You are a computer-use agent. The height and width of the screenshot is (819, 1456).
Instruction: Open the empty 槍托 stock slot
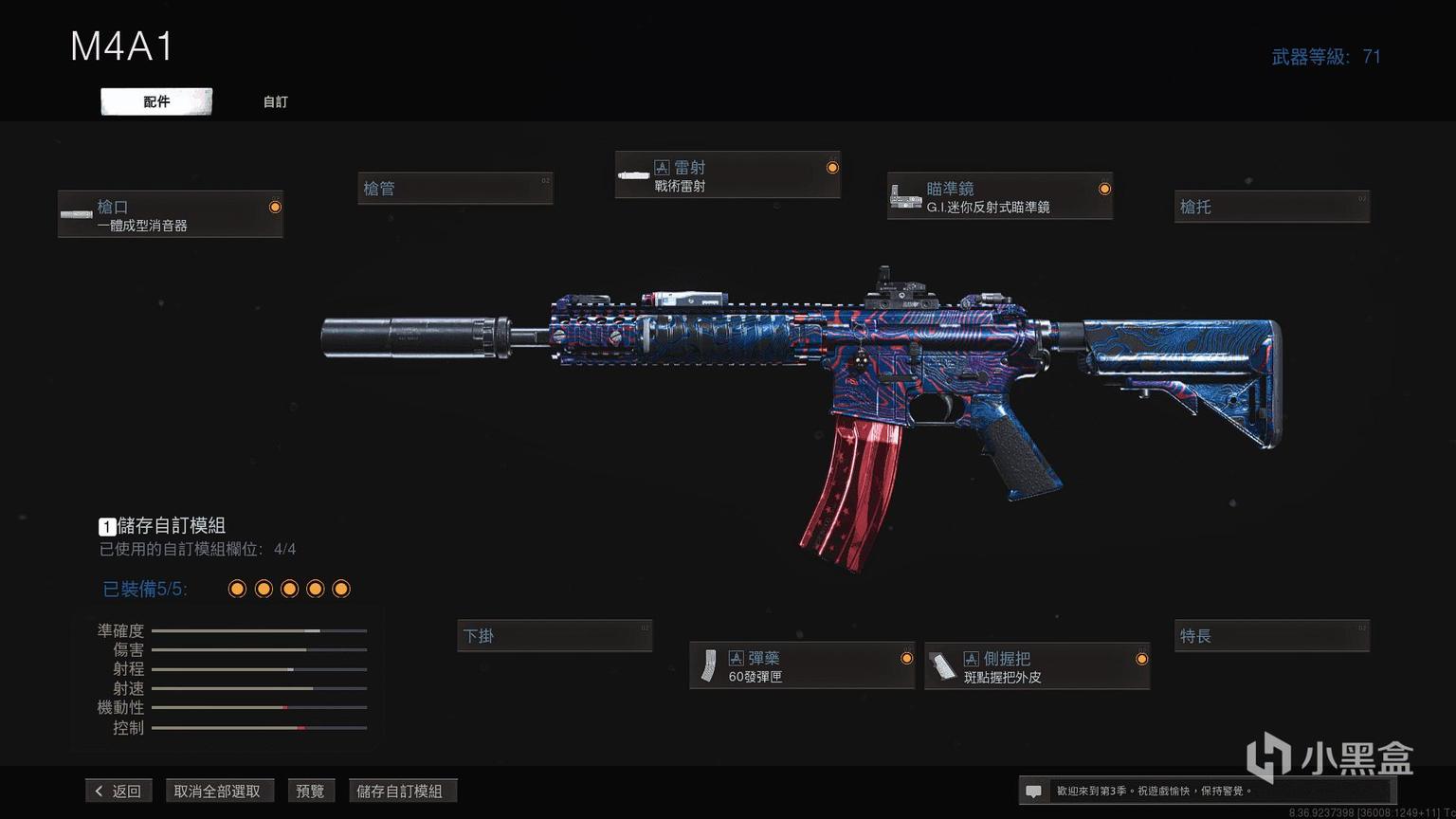click(x=1271, y=207)
